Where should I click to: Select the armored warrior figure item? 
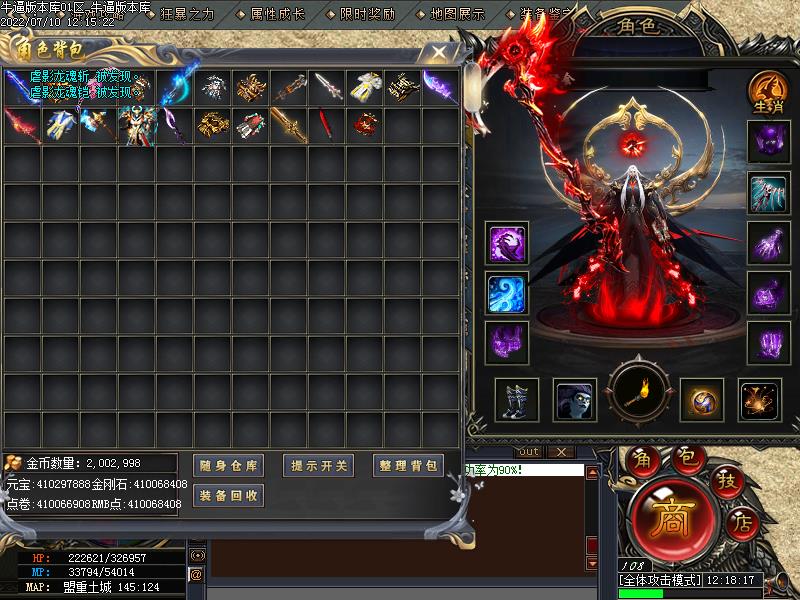coord(135,127)
